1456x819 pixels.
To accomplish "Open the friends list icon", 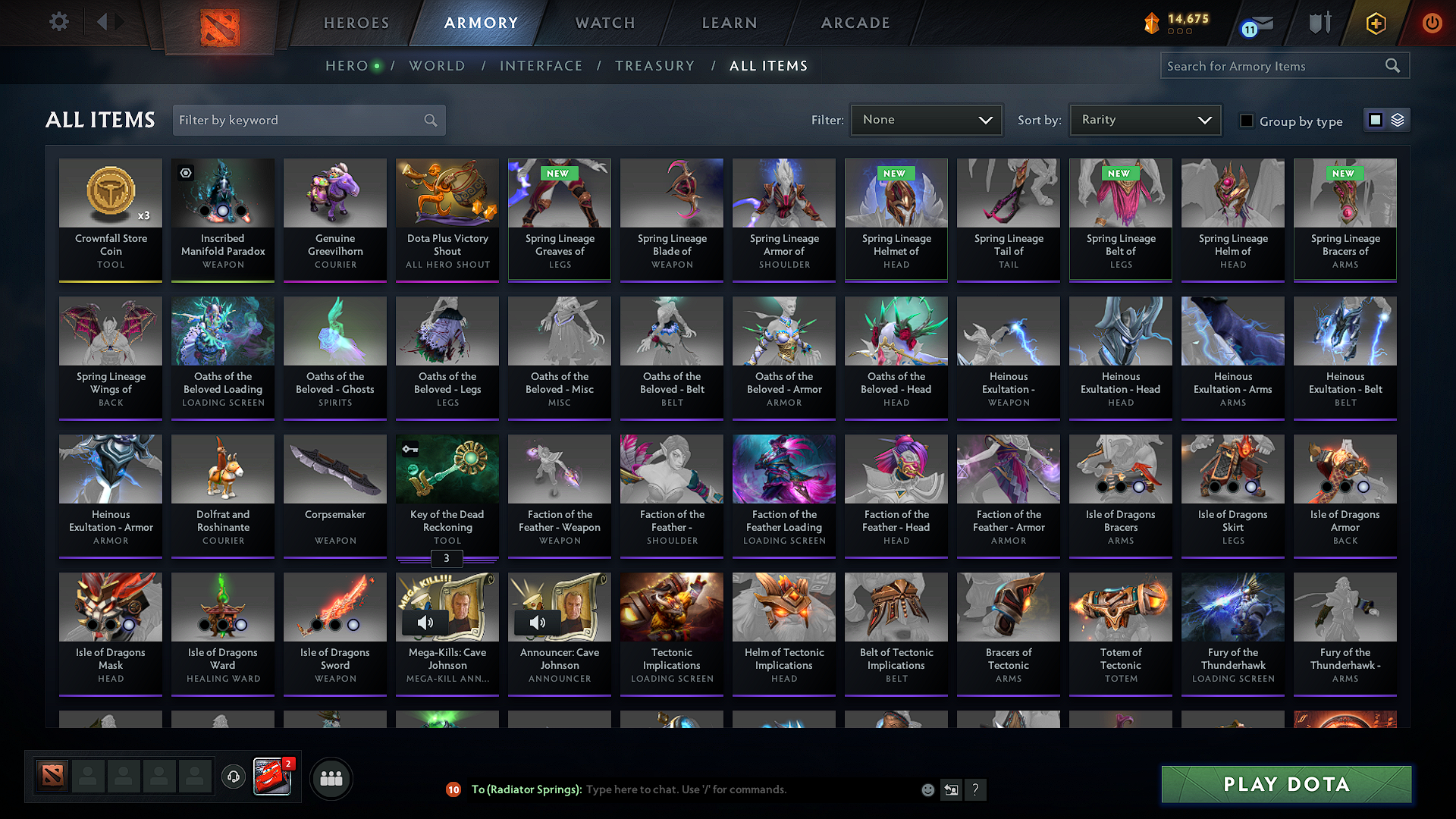I will point(331,777).
